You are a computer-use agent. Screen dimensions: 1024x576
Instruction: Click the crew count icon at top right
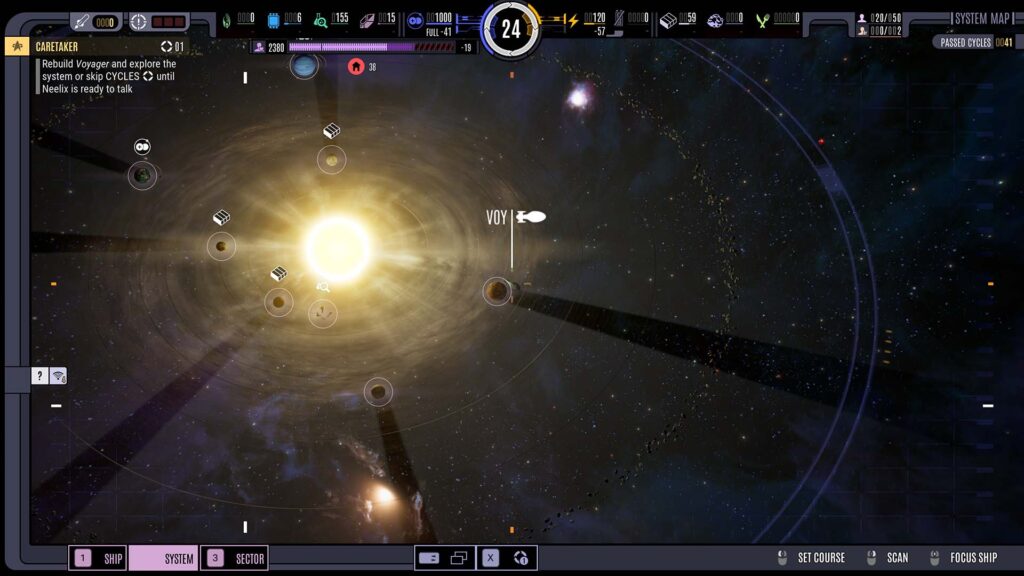click(863, 18)
